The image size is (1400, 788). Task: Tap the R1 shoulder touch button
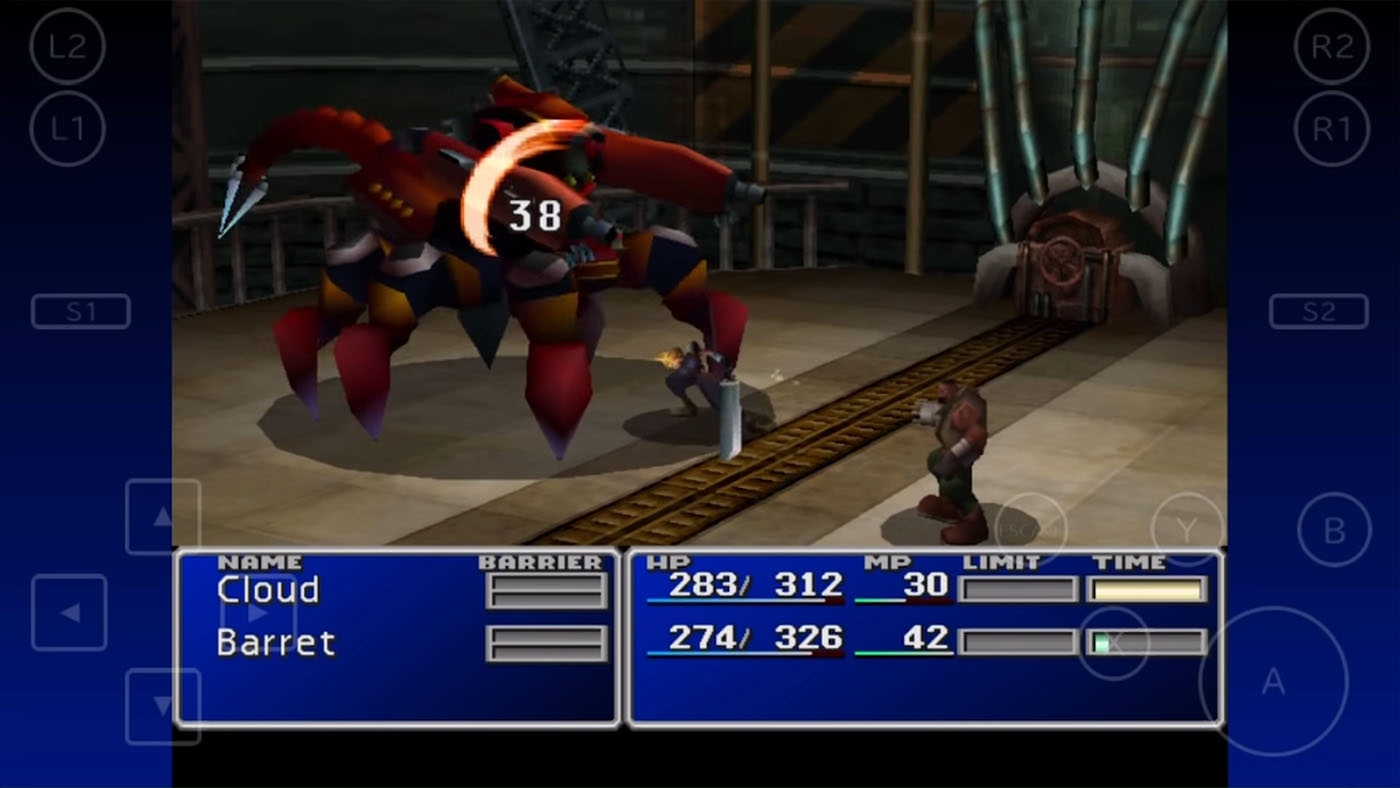(1331, 128)
